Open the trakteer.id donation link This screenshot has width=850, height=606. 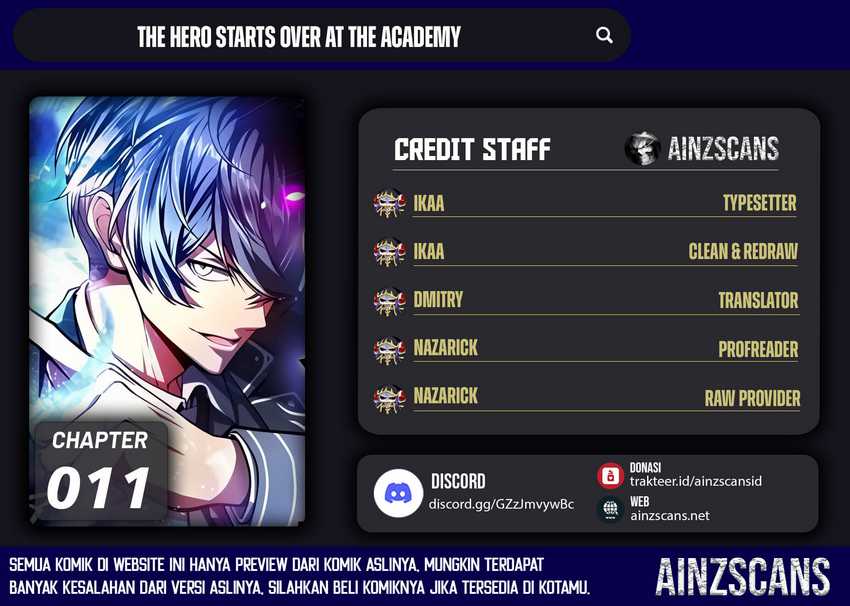(695, 481)
